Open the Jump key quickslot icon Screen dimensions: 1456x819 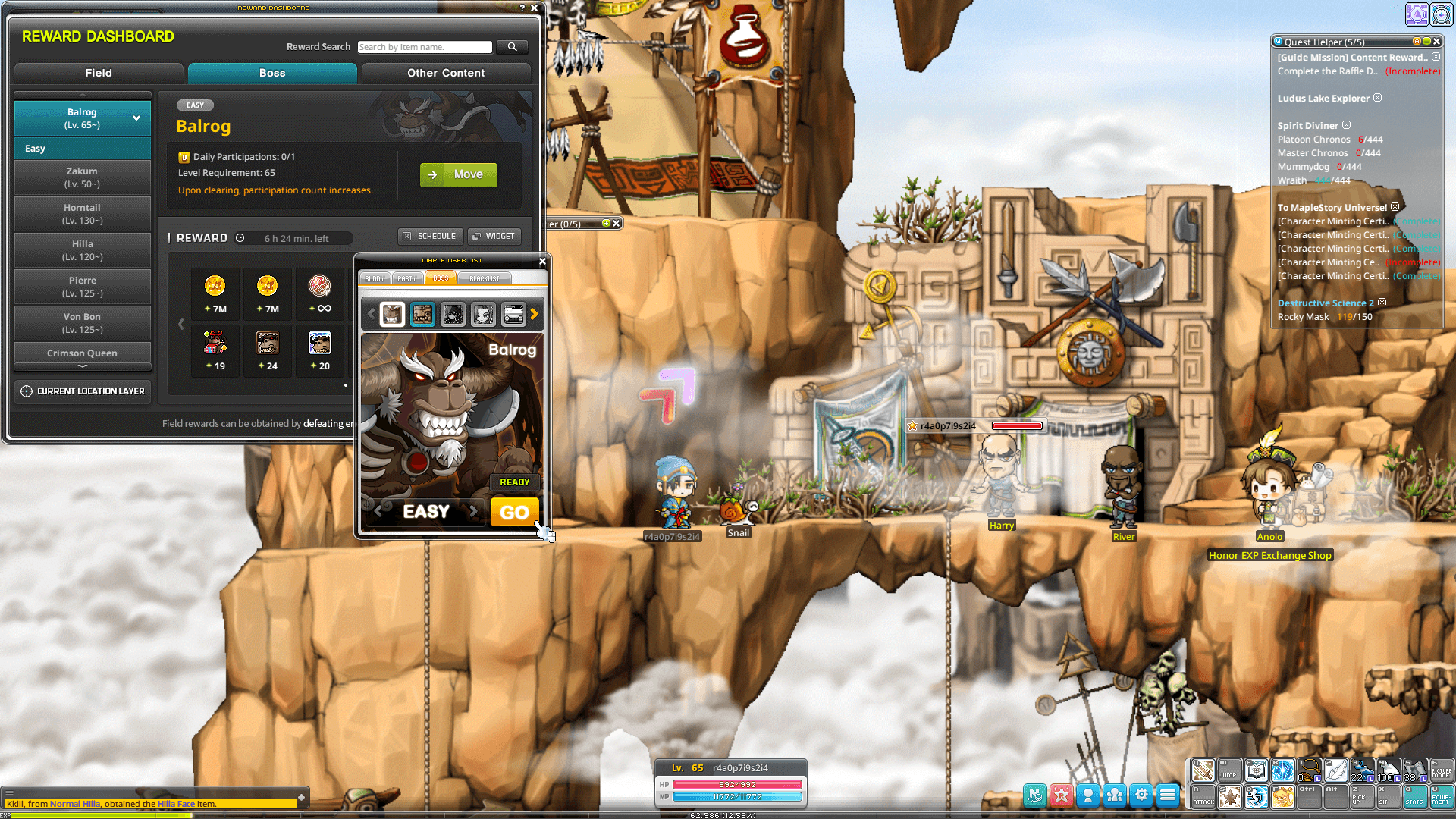[x=1228, y=770]
